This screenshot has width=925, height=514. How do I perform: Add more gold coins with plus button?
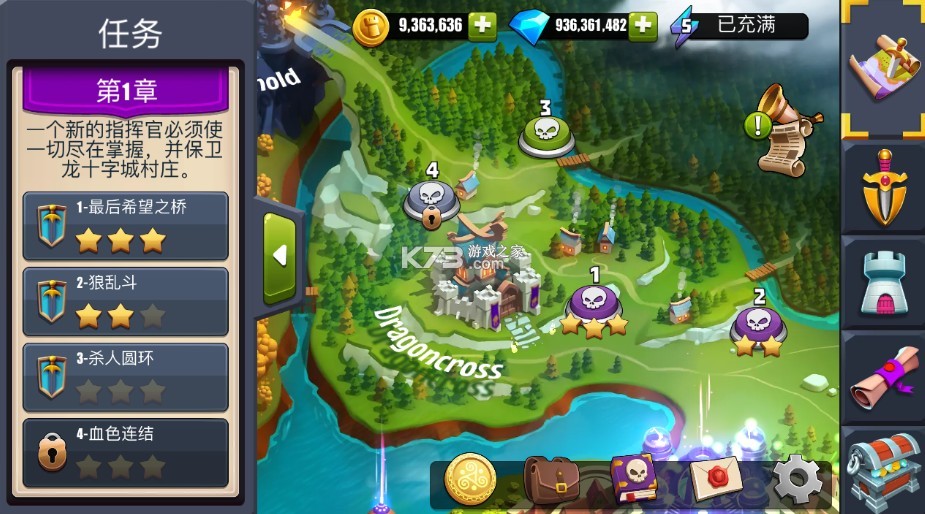tap(483, 25)
